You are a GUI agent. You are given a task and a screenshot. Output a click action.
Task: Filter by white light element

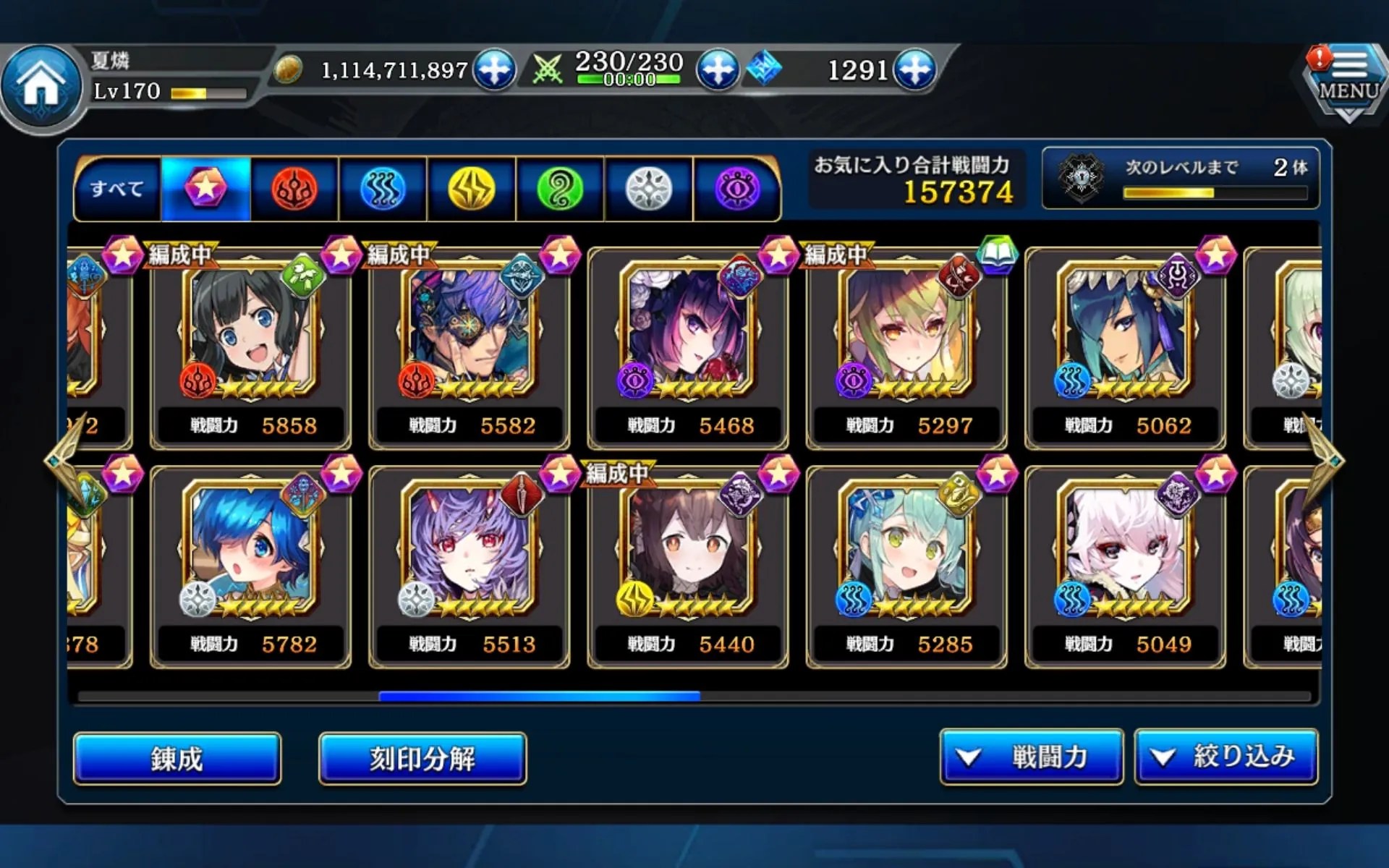649,190
